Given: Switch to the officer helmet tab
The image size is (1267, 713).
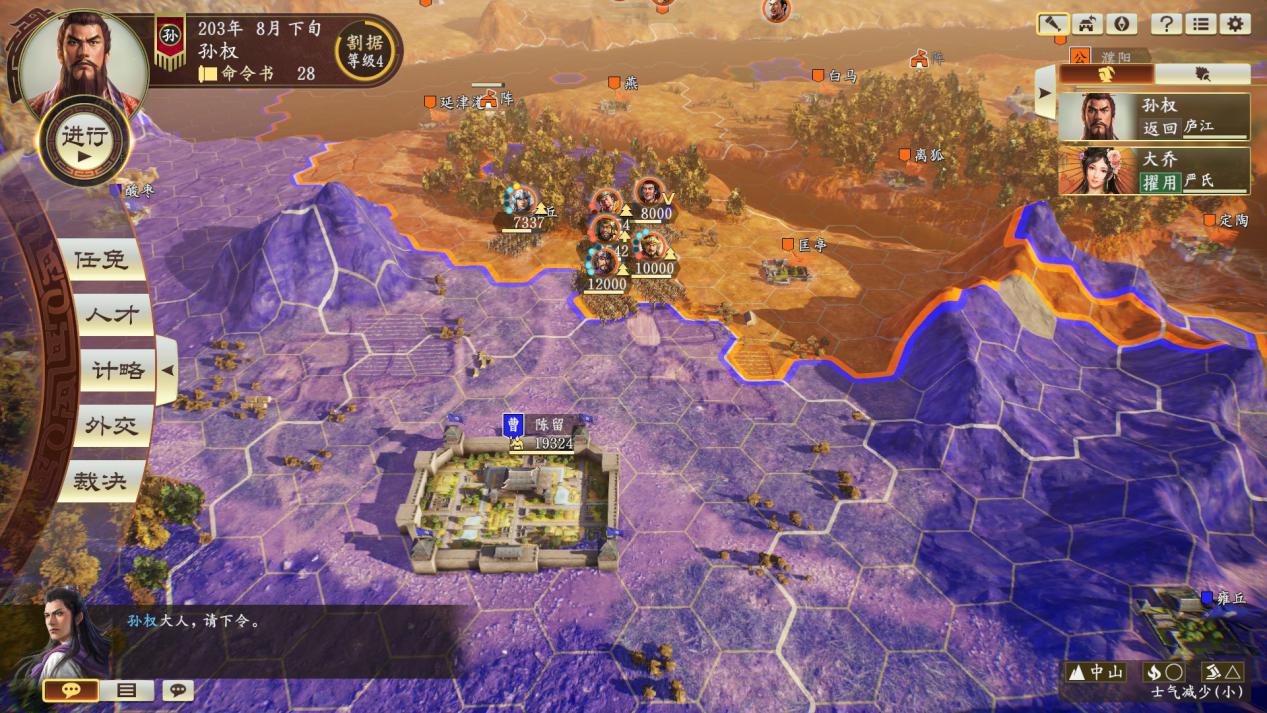Looking at the screenshot, I should pyautogui.click(x=1106, y=73).
